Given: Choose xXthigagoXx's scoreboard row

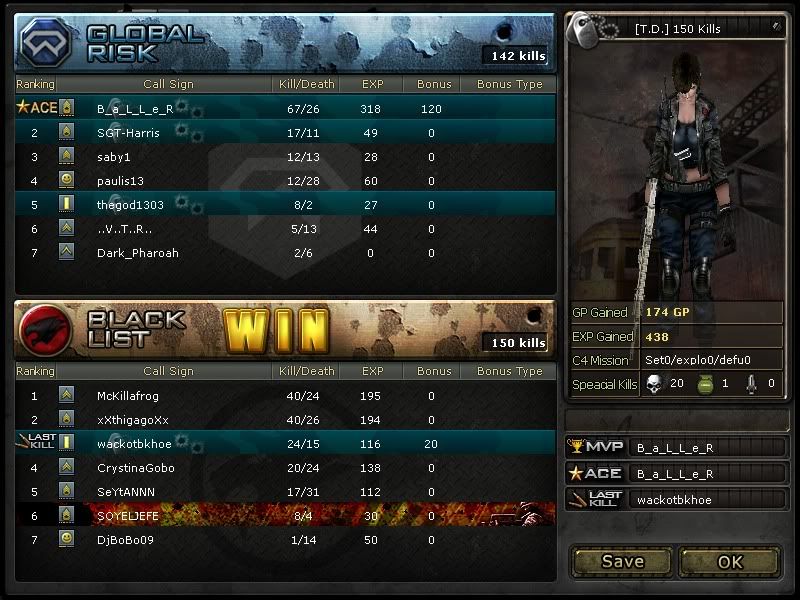Looking at the screenshot, I should (285, 420).
